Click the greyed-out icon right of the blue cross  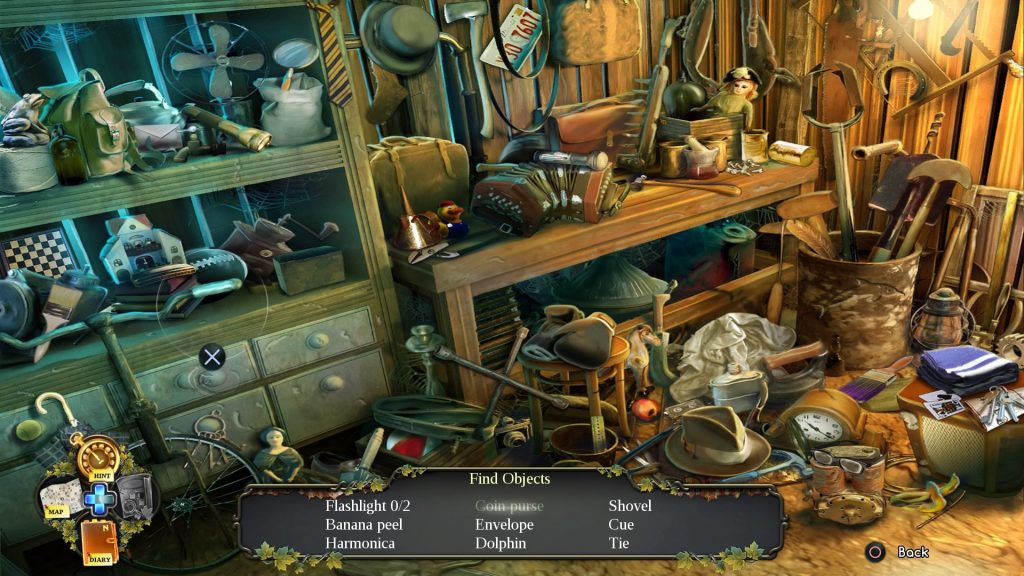click(x=135, y=497)
